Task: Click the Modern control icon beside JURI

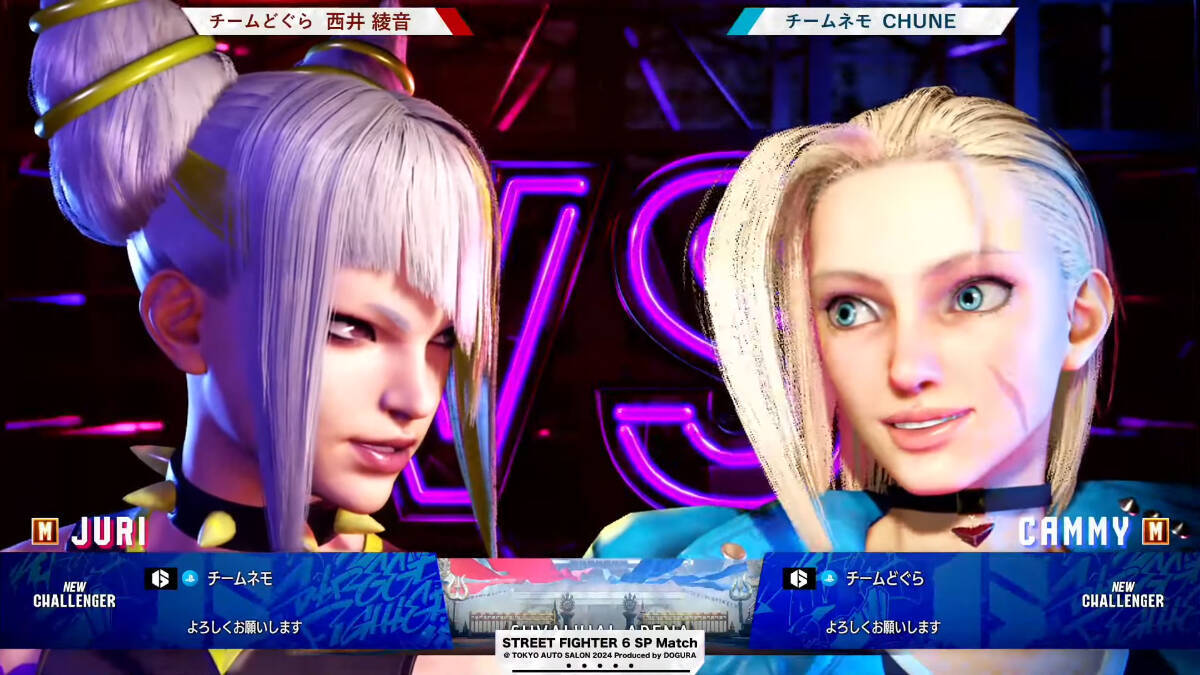Action: (45, 531)
